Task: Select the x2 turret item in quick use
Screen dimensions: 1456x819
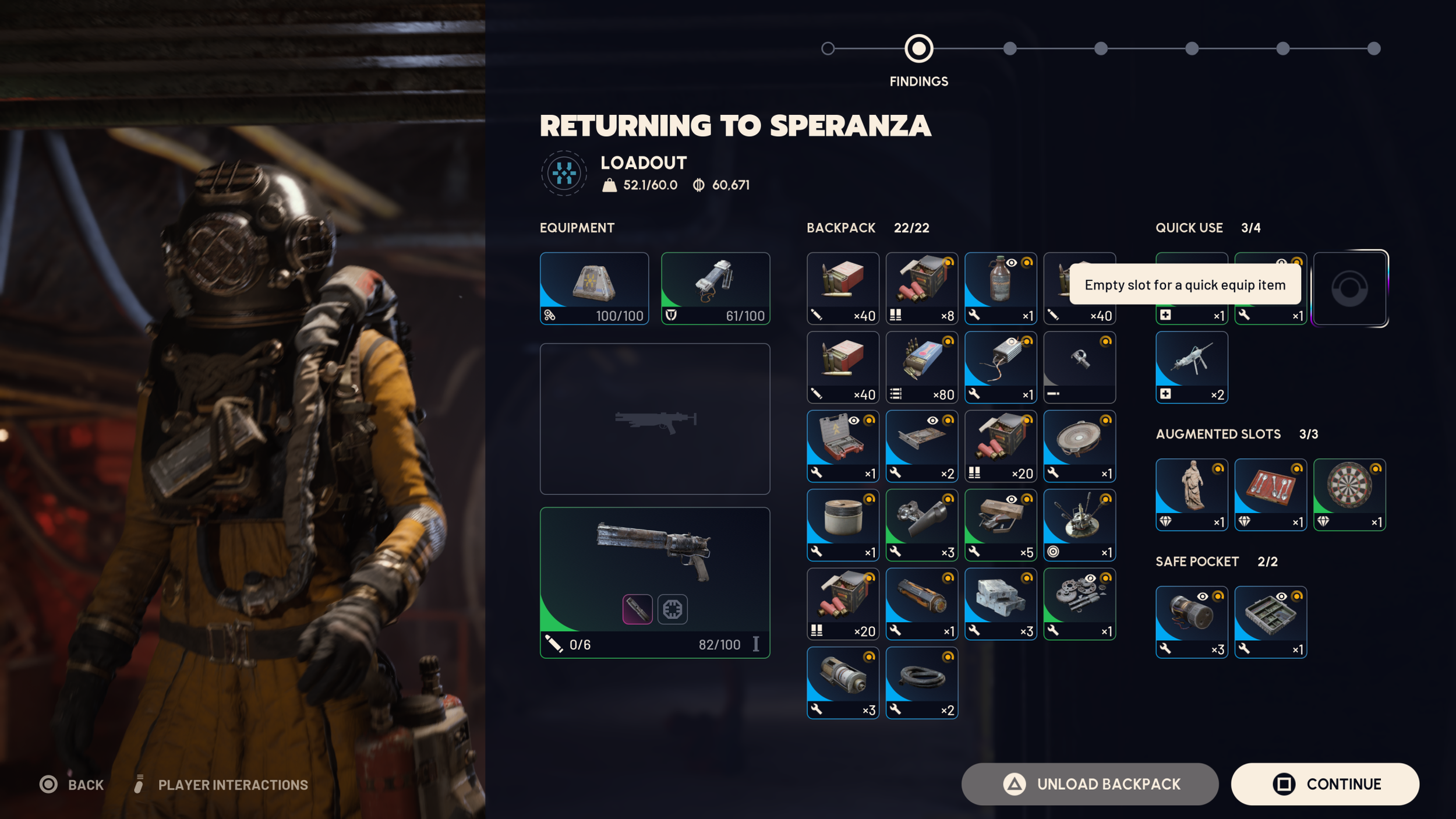Action: tap(1192, 367)
